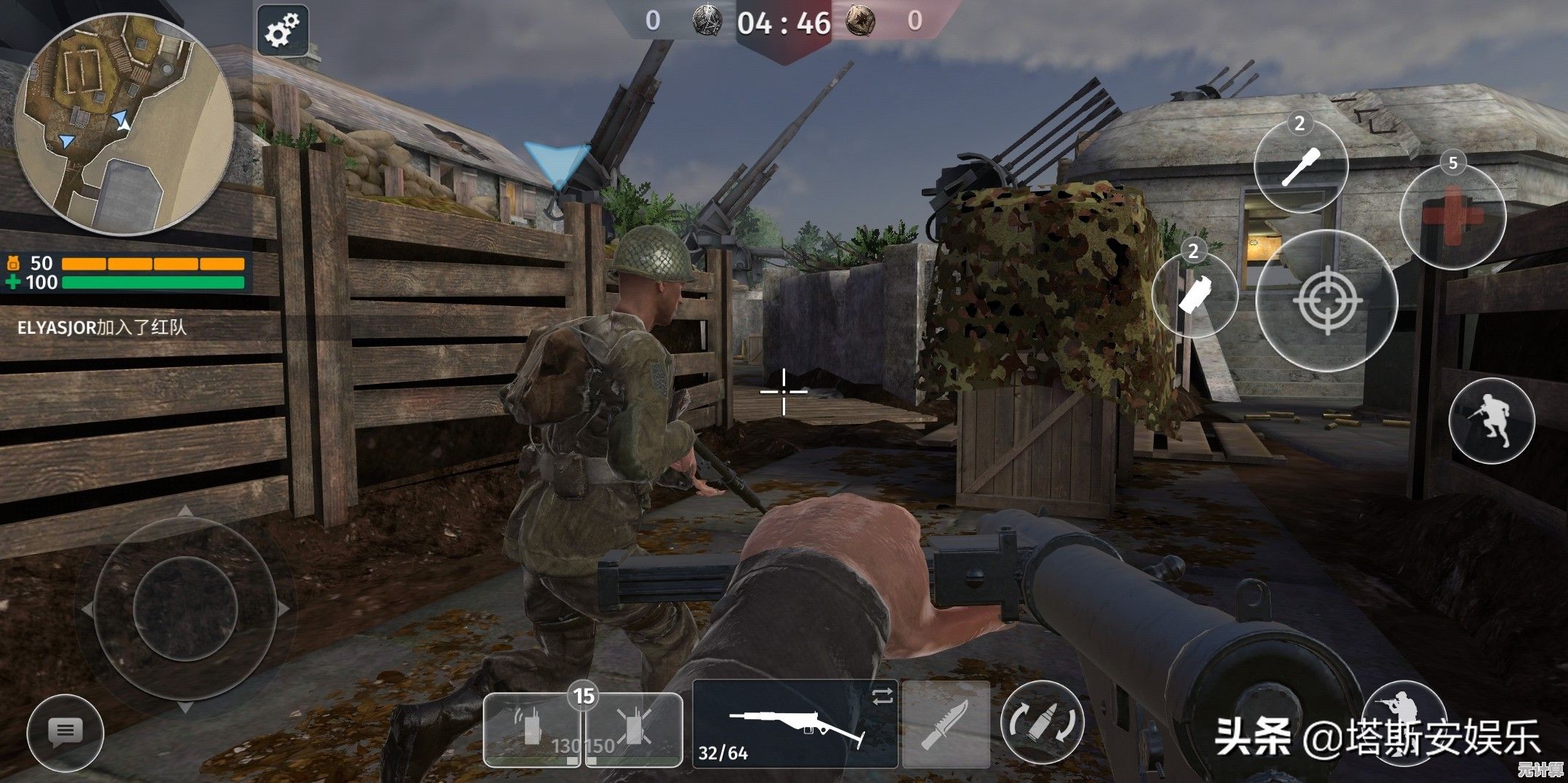Select the submachine gun weapon slot
Image resolution: width=1568 pixels, height=783 pixels.
pyautogui.click(x=795, y=724)
